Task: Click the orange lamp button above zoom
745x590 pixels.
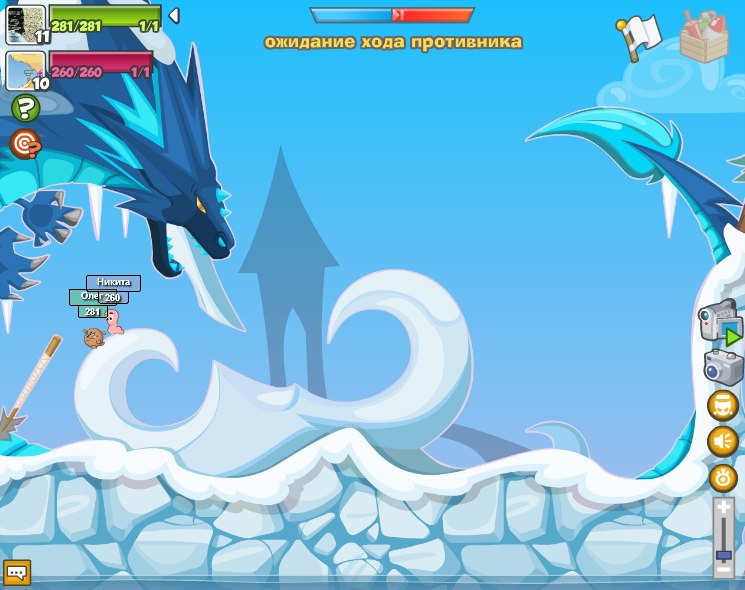Action: pyautogui.click(x=722, y=477)
